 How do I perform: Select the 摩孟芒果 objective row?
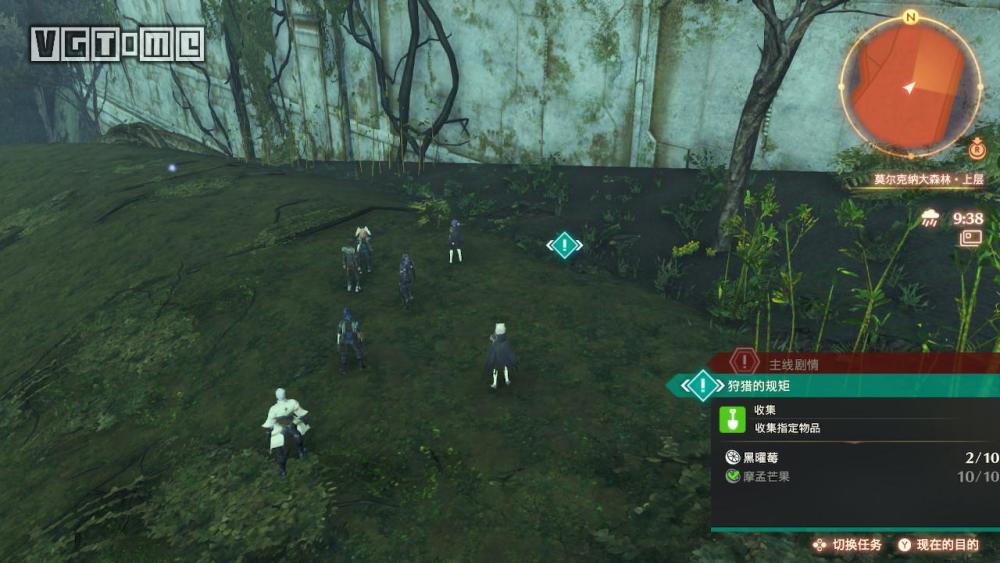(860, 477)
